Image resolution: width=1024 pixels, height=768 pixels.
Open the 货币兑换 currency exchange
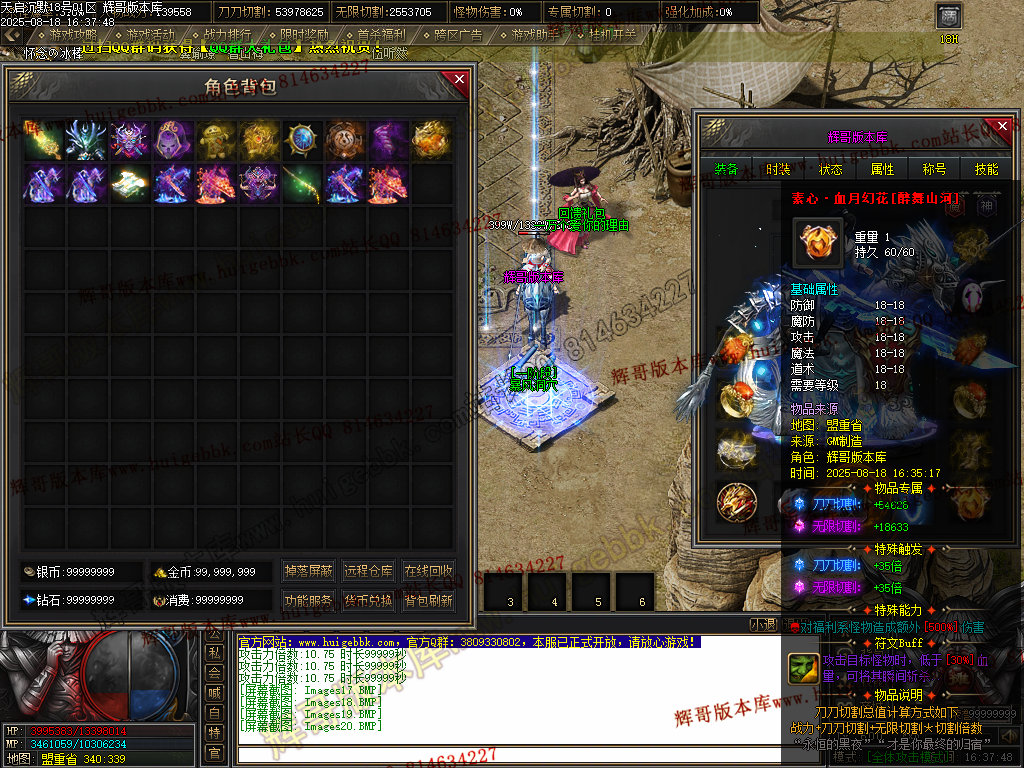[x=368, y=601]
